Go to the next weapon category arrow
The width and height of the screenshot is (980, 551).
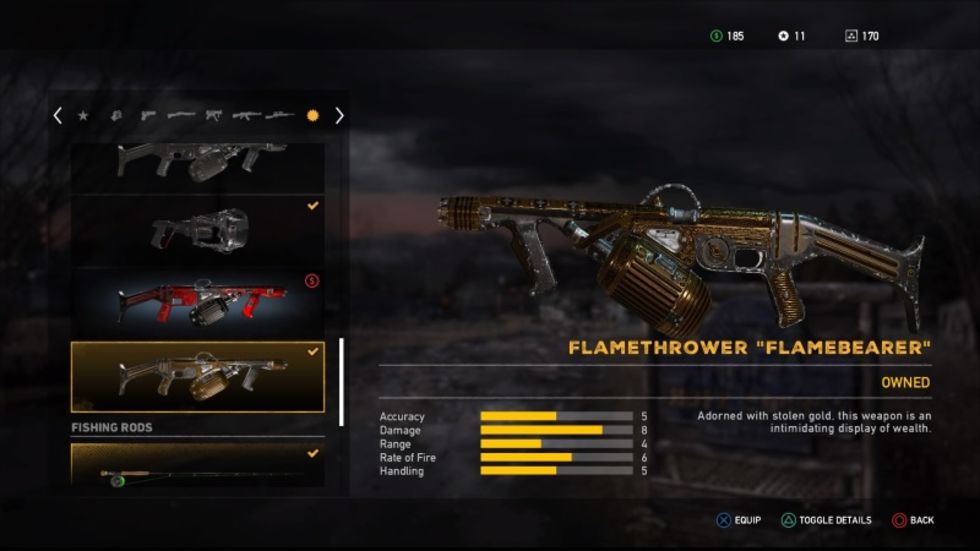[339, 116]
